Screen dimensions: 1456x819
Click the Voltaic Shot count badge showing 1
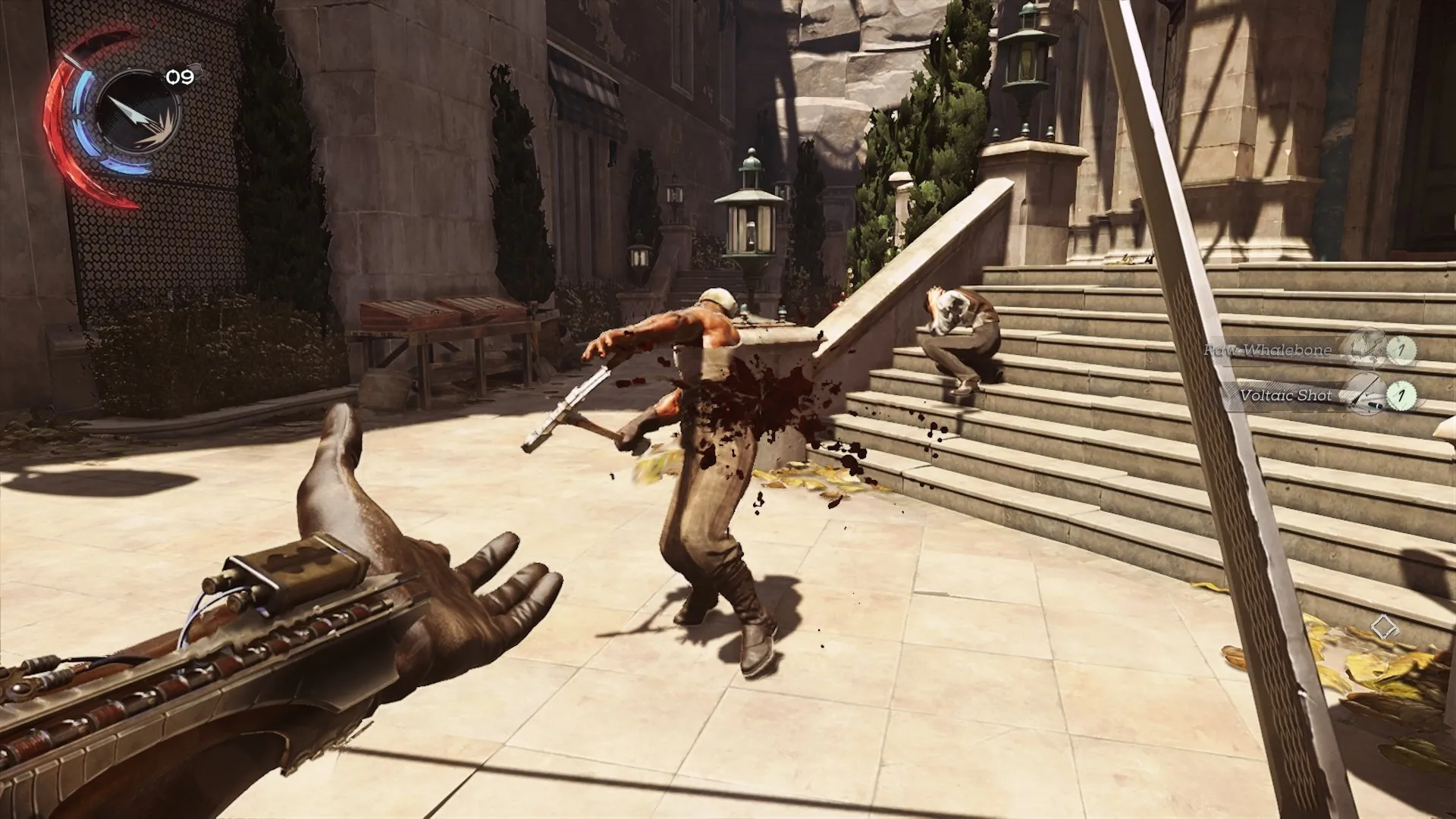pos(1401,395)
